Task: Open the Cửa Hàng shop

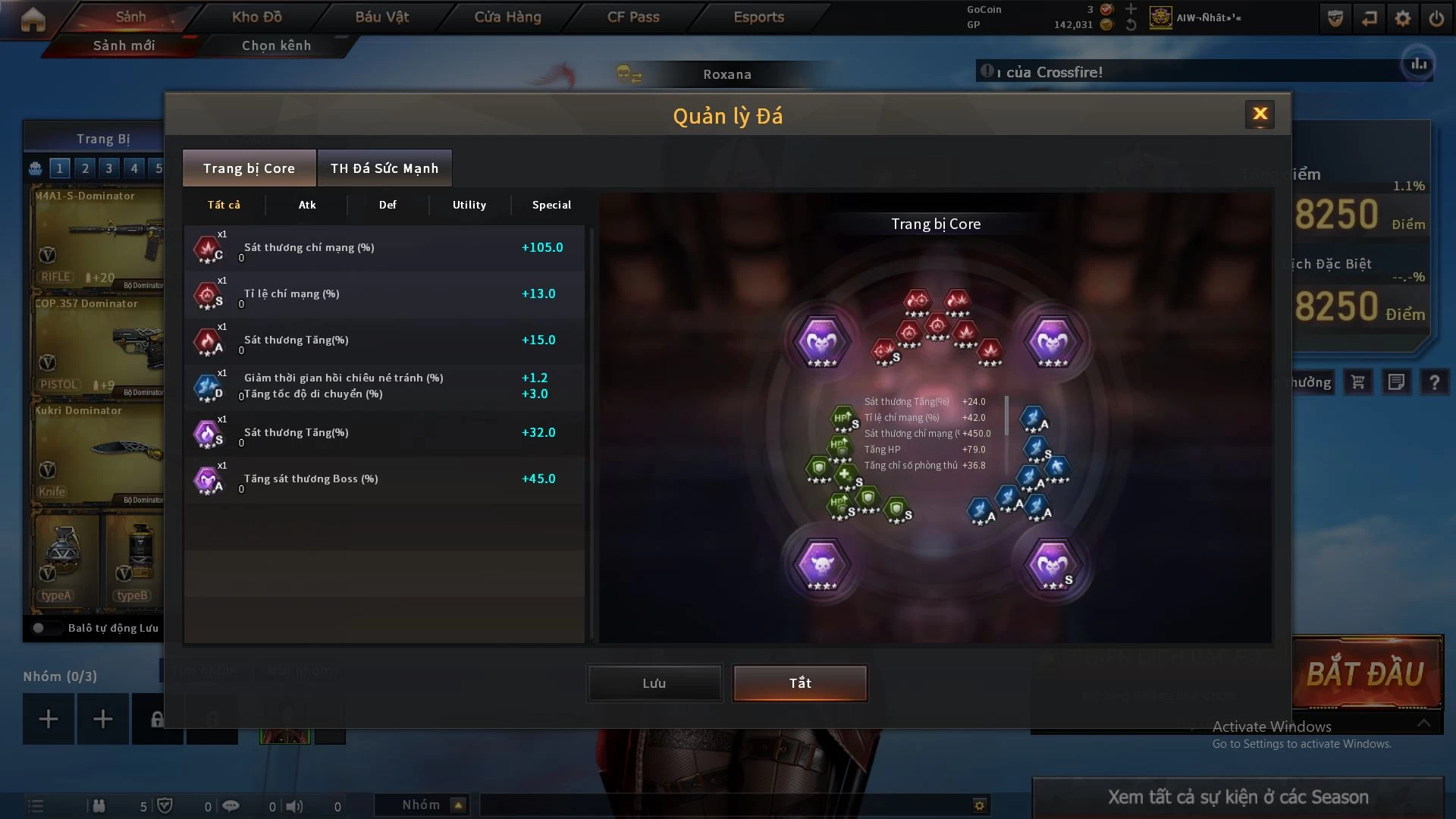Action: point(507,17)
